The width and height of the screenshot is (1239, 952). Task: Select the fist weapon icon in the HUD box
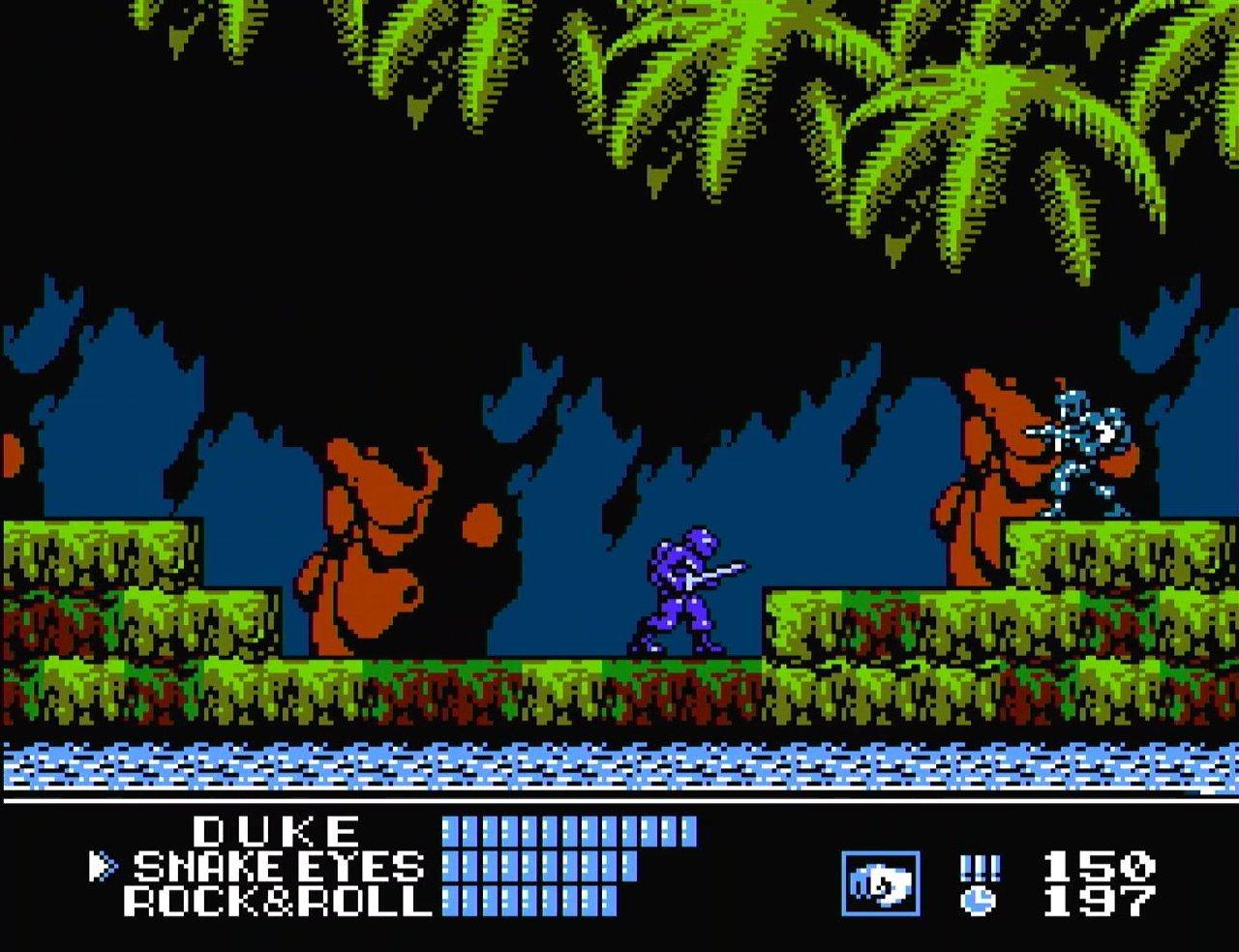(x=881, y=881)
